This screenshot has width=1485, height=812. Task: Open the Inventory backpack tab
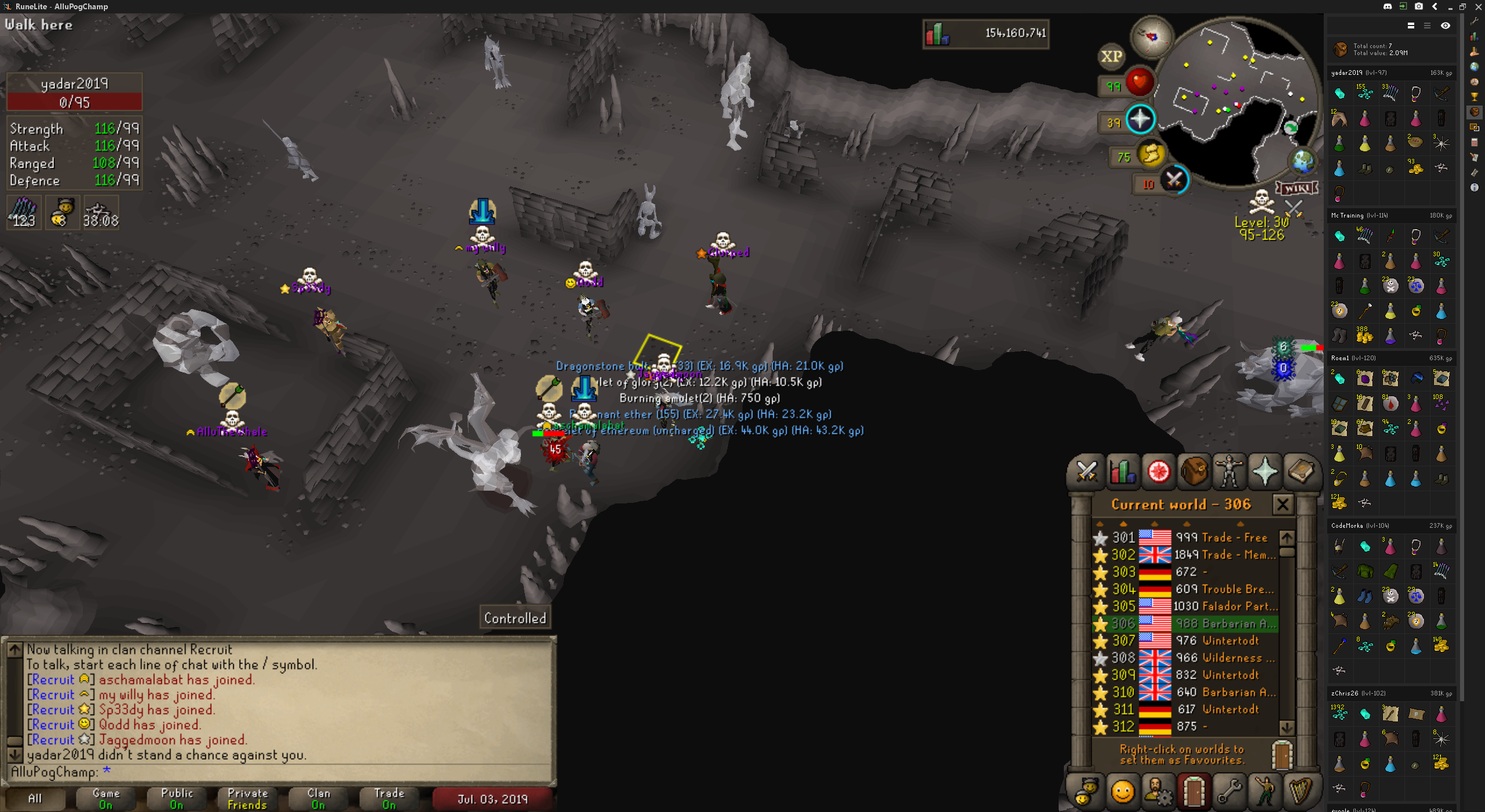pos(1194,471)
